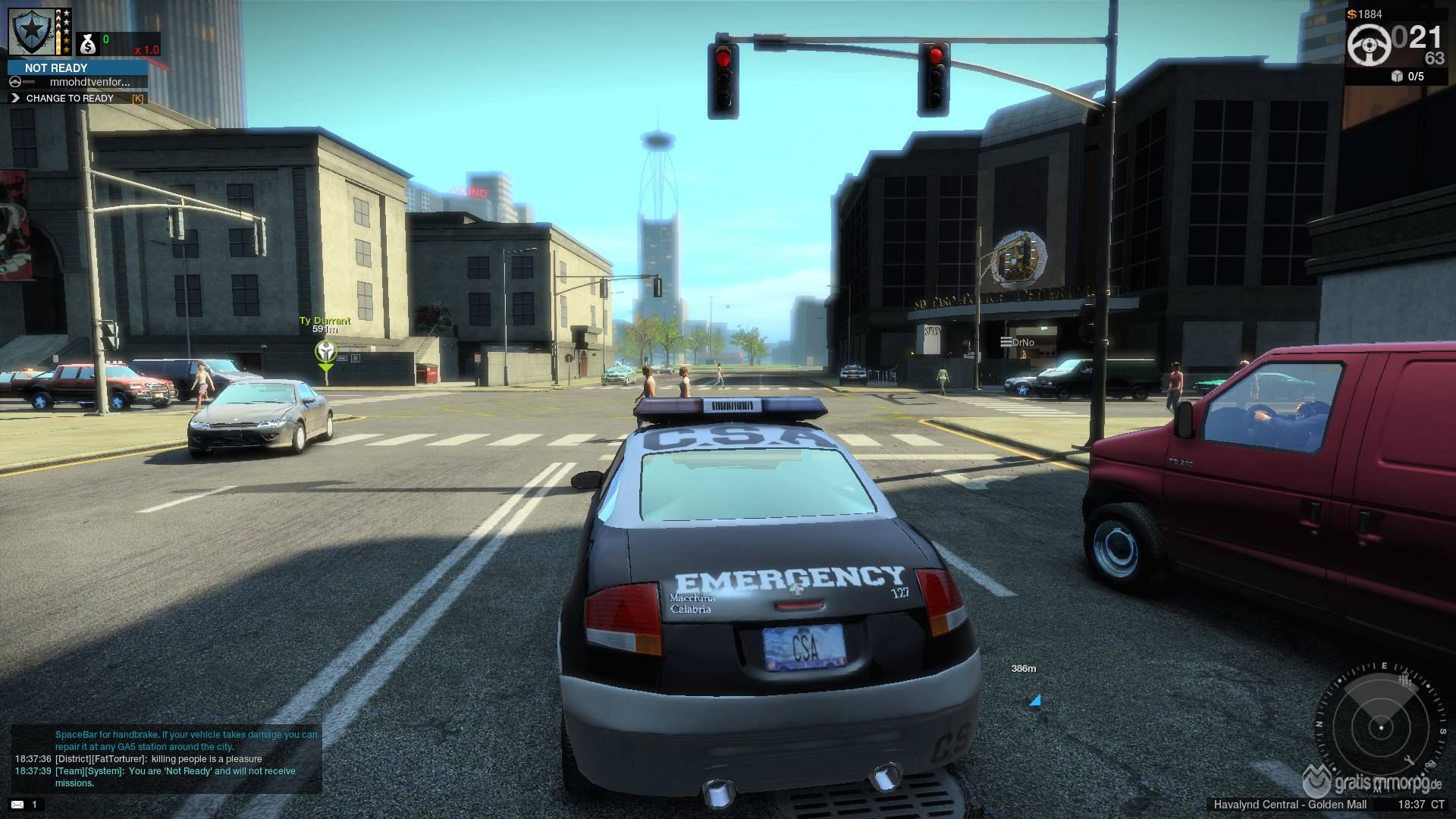Click the cube cargo counter icon
The width and height of the screenshot is (1456, 819).
[x=1397, y=76]
